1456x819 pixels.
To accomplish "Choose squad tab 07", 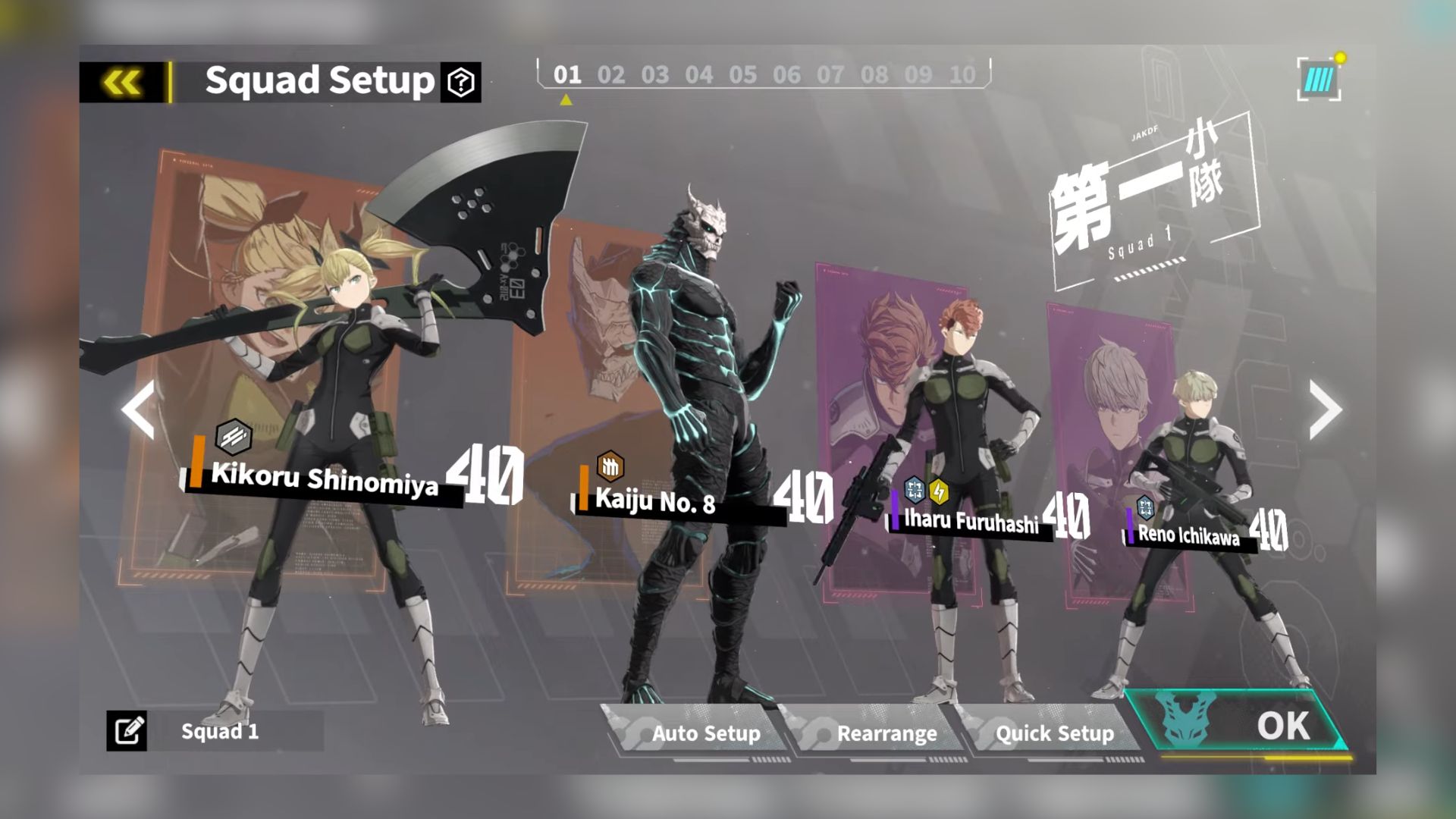I will (830, 75).
